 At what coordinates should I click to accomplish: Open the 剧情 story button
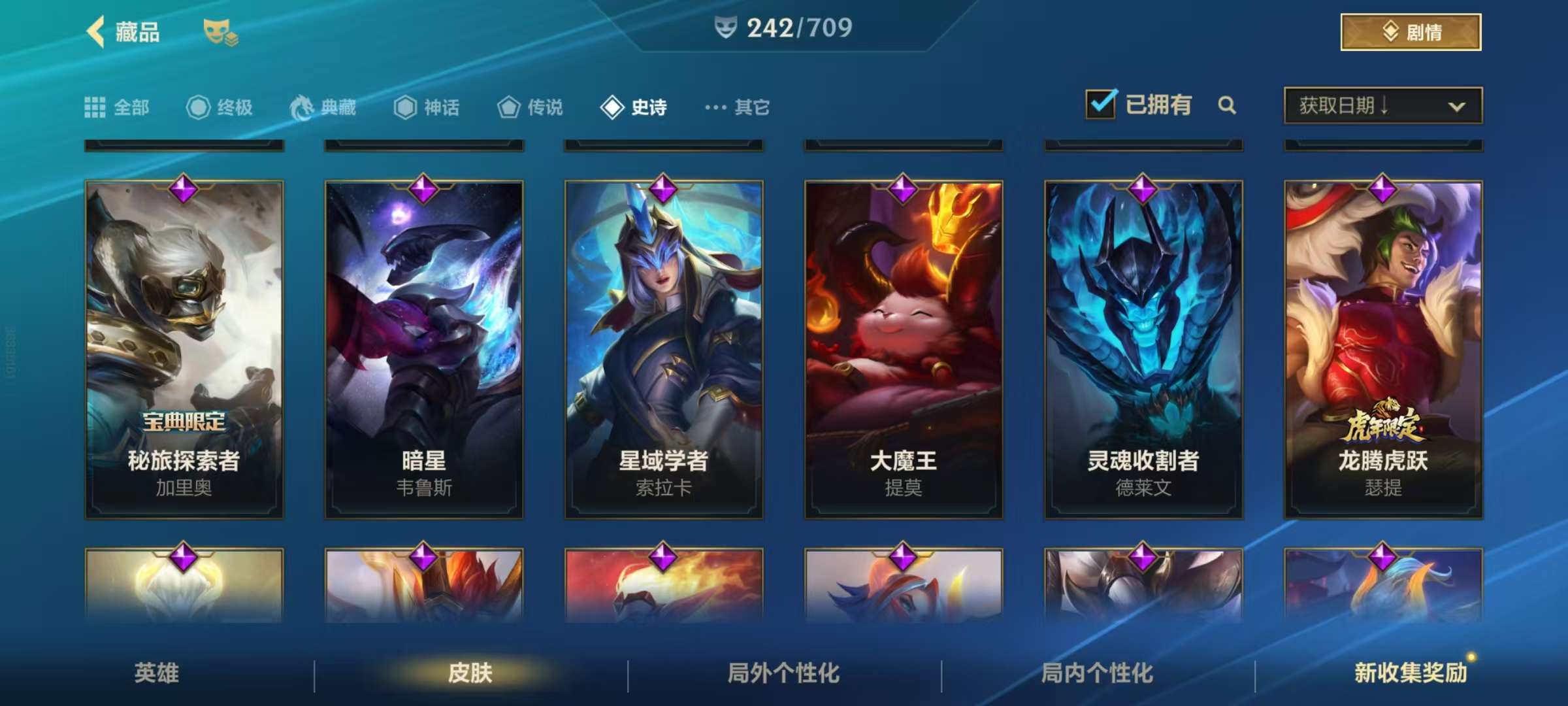pos(1411,32)
